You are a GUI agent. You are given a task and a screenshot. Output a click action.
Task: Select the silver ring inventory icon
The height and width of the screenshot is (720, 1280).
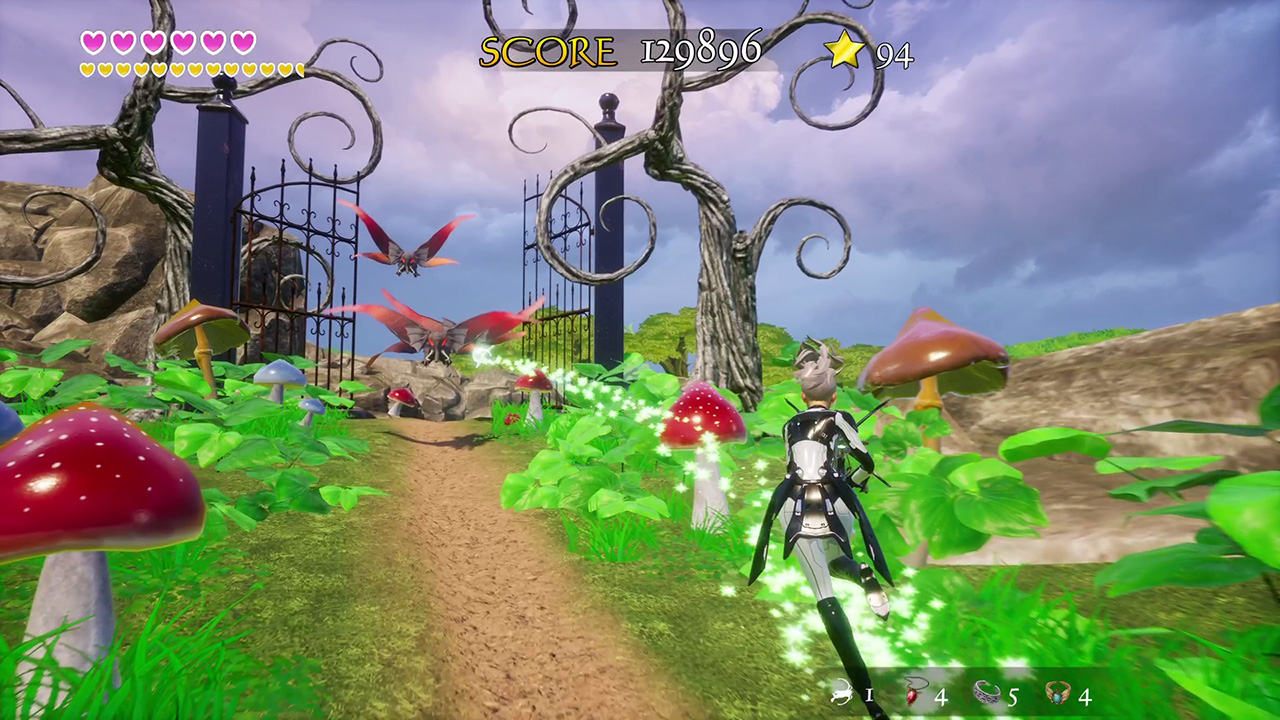(x=987, y=693)
